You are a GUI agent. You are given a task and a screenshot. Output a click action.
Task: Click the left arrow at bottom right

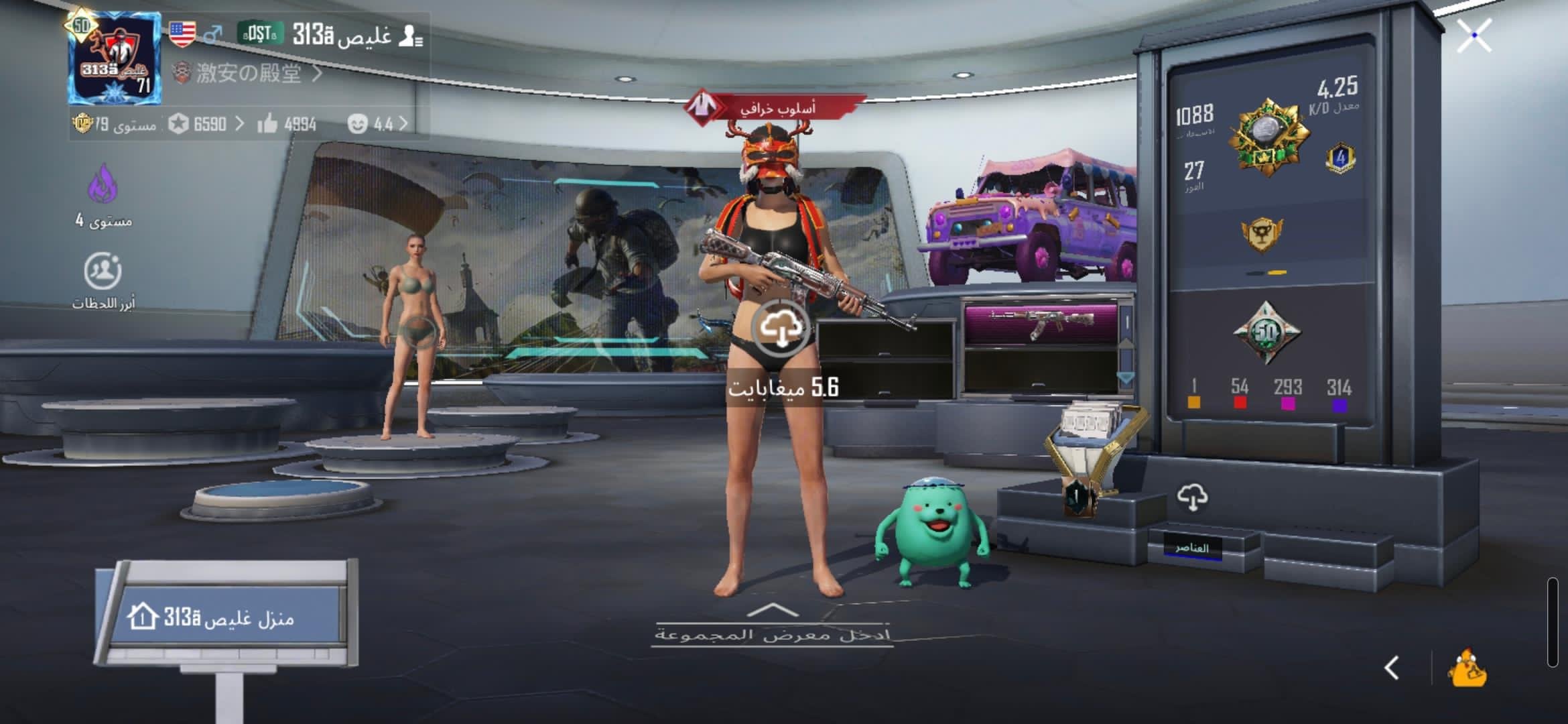click(1392, 668)
